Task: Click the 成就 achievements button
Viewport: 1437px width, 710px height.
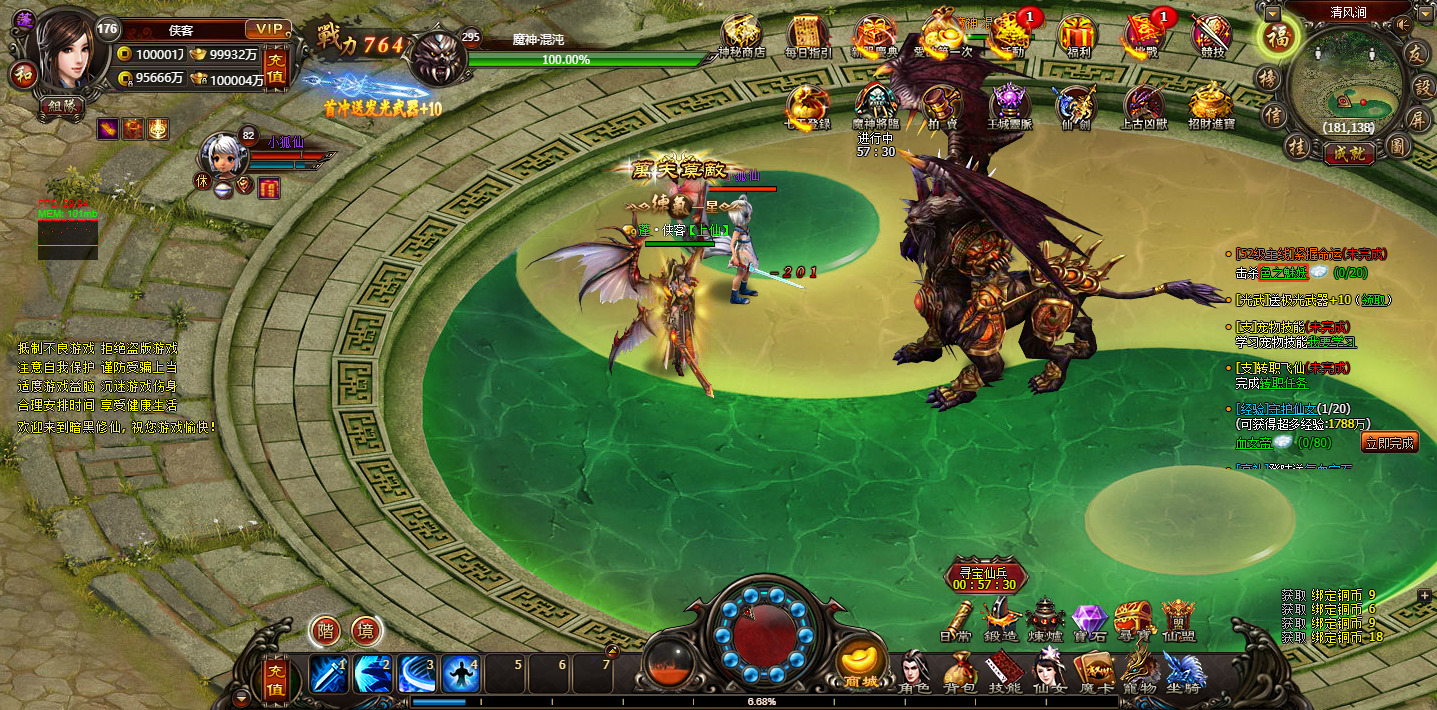Action: pyautogui.click(x=1348, y=154)
